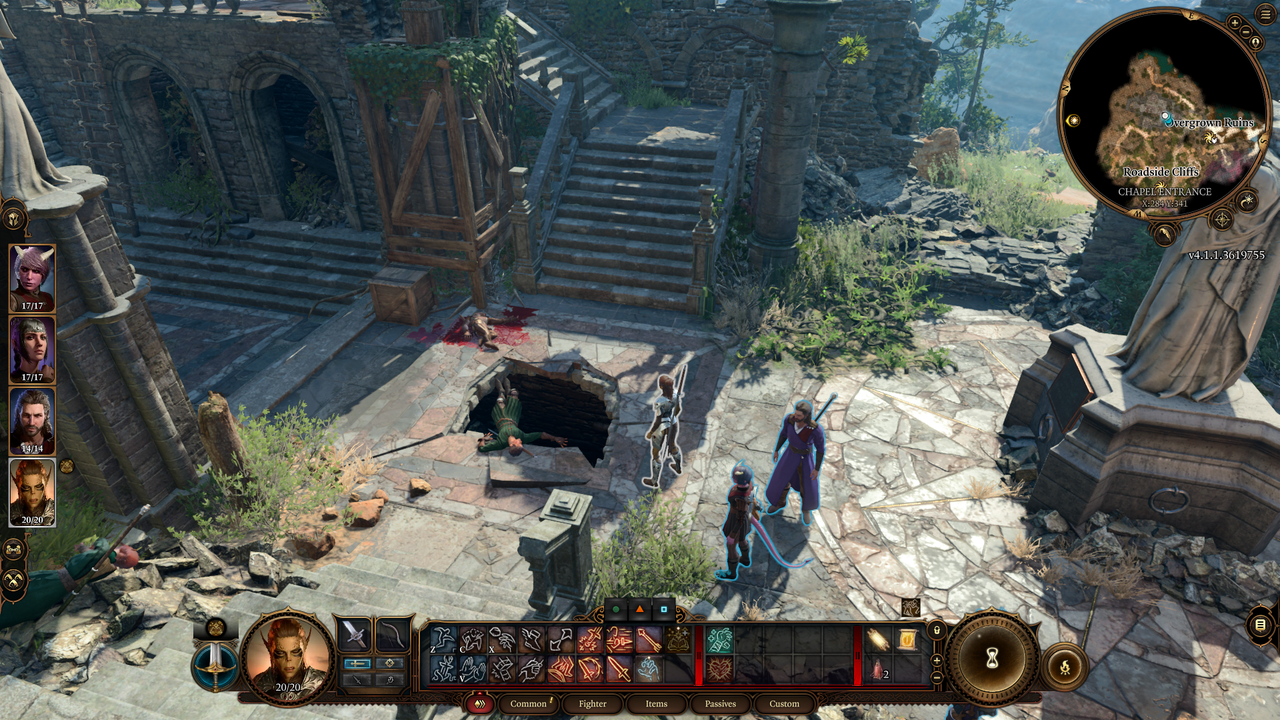The image size is (1280, 720).
Task: Show the Items hotbar tab
Action: click(656, 704)
